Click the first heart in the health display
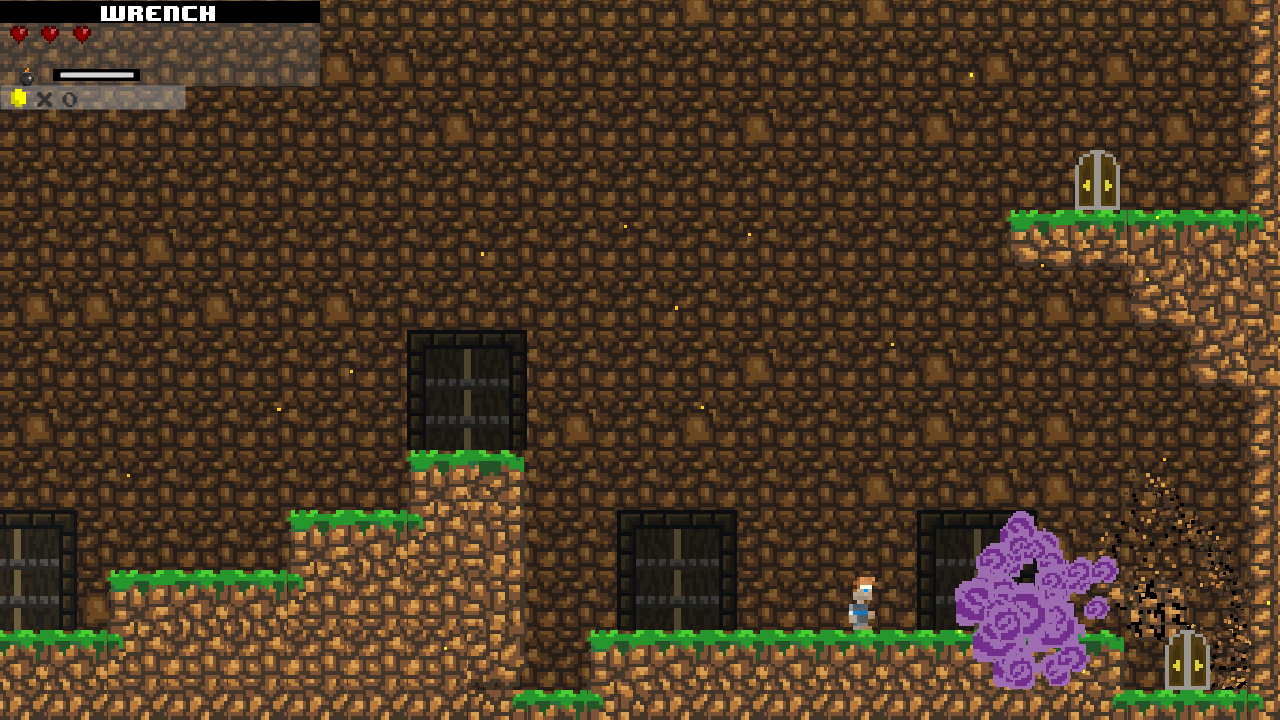This screenshot has width=1280, height=720. 17,33
